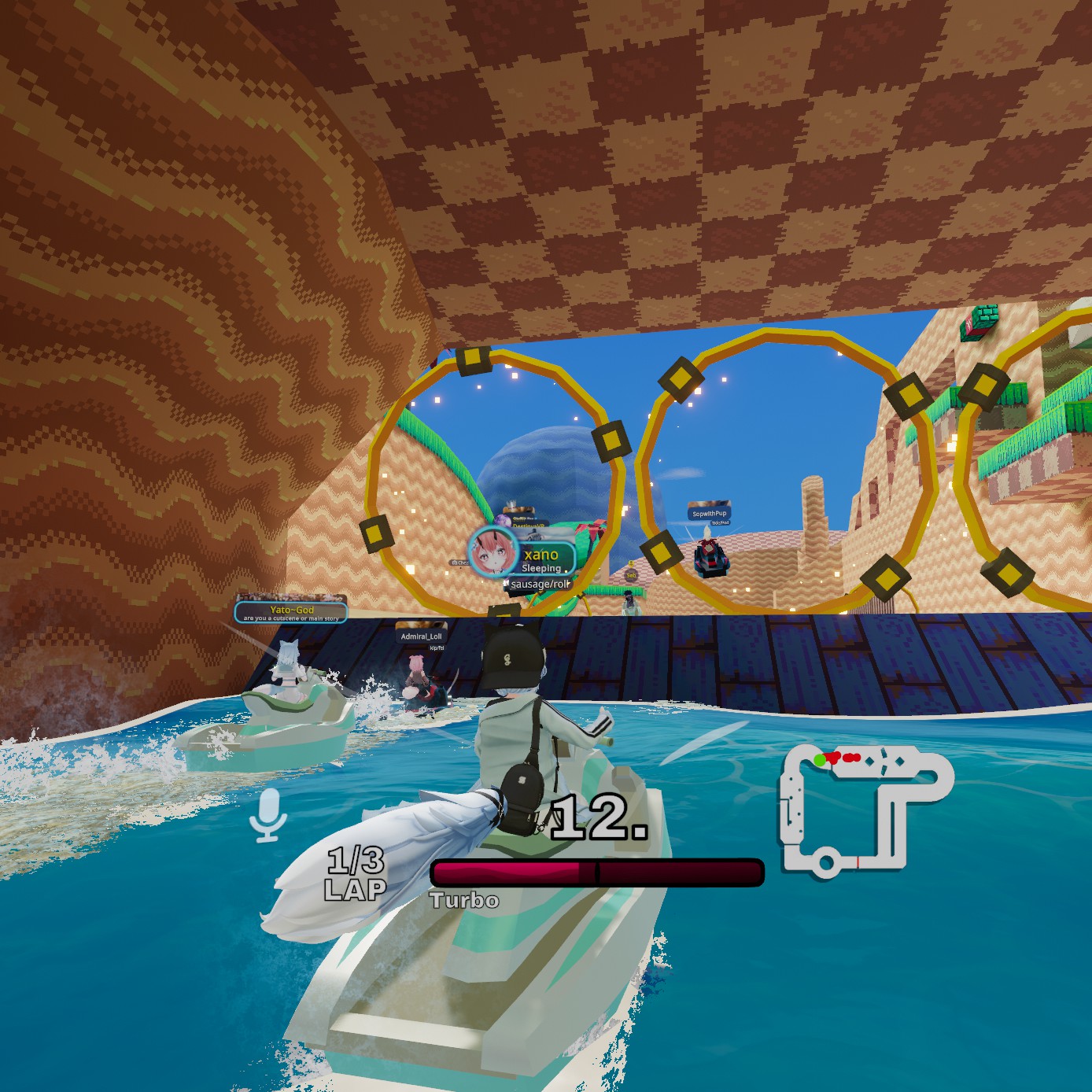Choose the SopwithPup nameplate
This screenshot has width=1092, height=1092.
(709, 513)
